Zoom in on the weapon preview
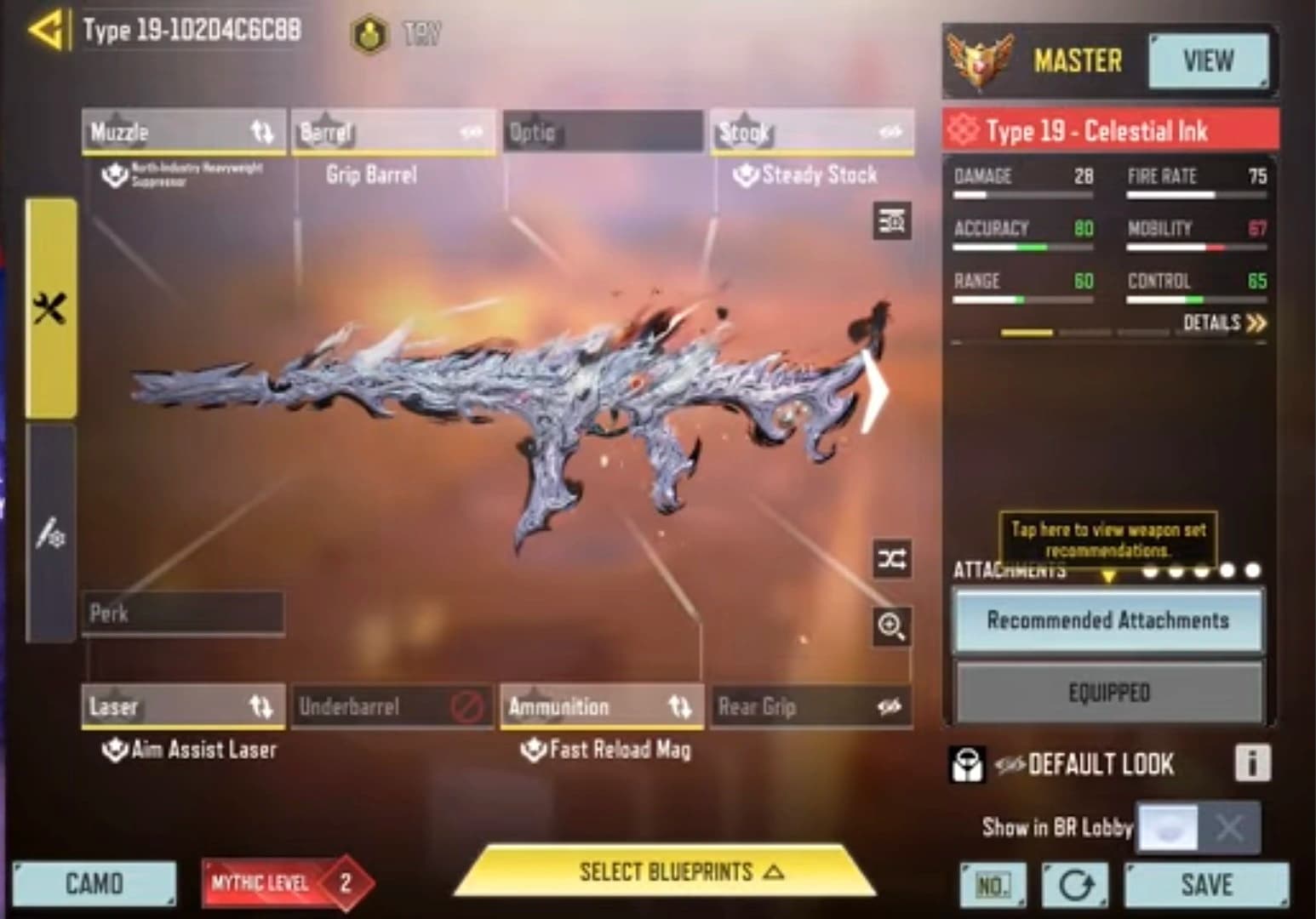Viewport: 1316px width, 919px height. click(891, 626)
